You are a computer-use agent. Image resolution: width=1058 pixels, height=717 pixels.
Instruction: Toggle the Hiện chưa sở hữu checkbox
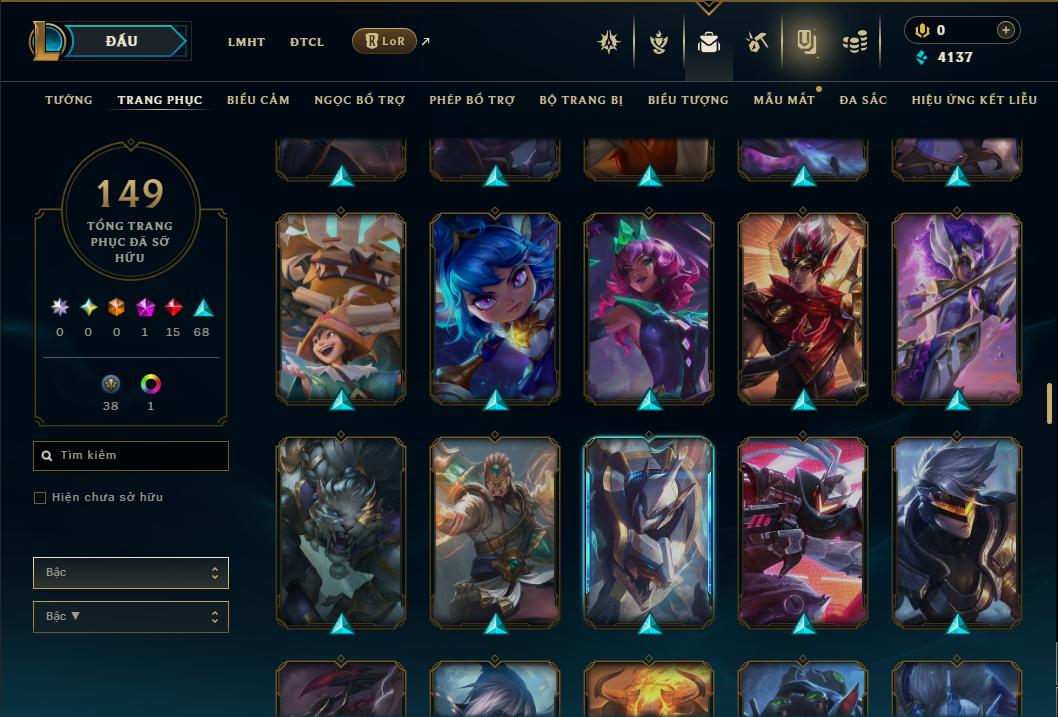[40, 498]
